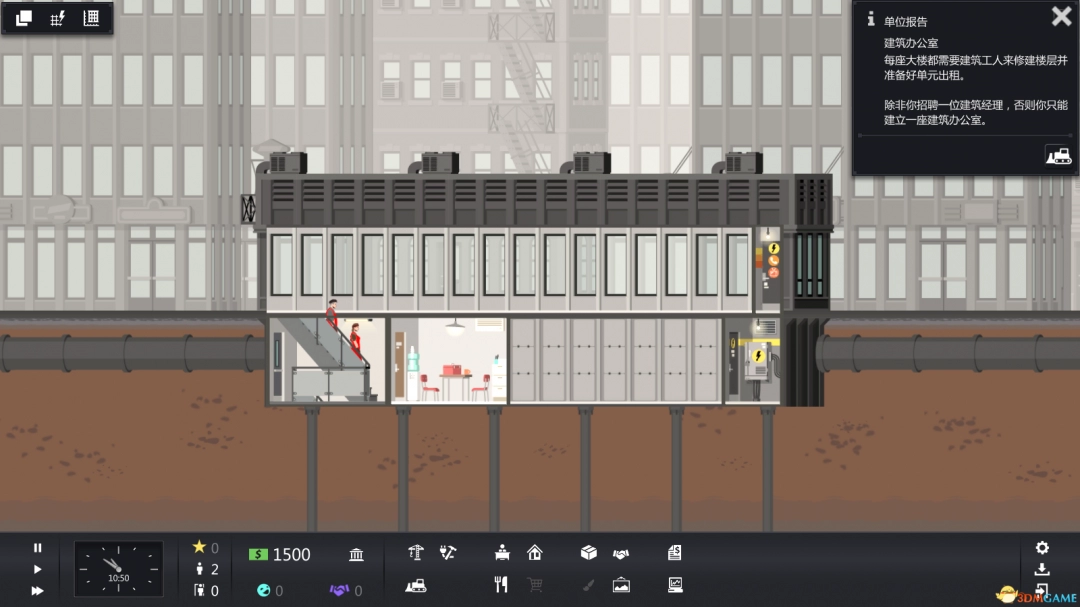
Task: Close the unit report panel
Action: pos(1061,17)
